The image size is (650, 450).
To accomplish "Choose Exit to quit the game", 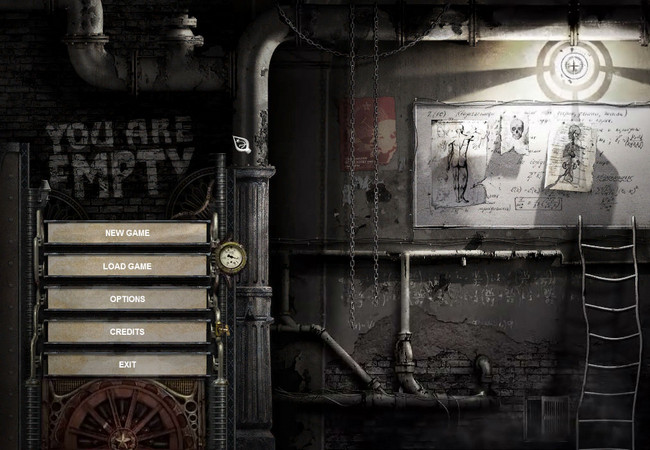I will (x=127, y=364).
